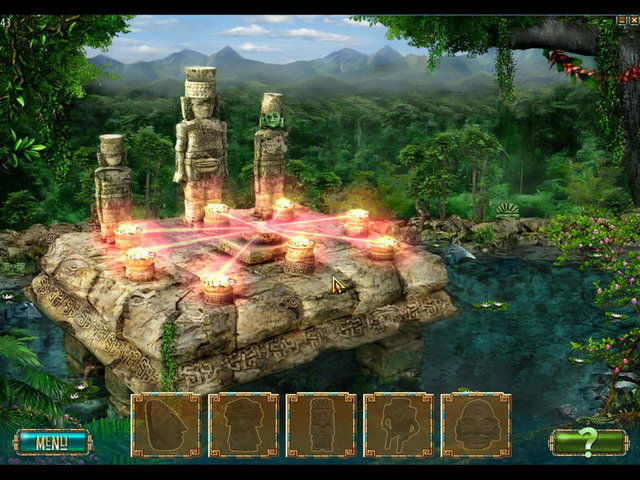Viewport: 640px width, 480px height.
Task: Open the MENU button
Action: (51, 441)
